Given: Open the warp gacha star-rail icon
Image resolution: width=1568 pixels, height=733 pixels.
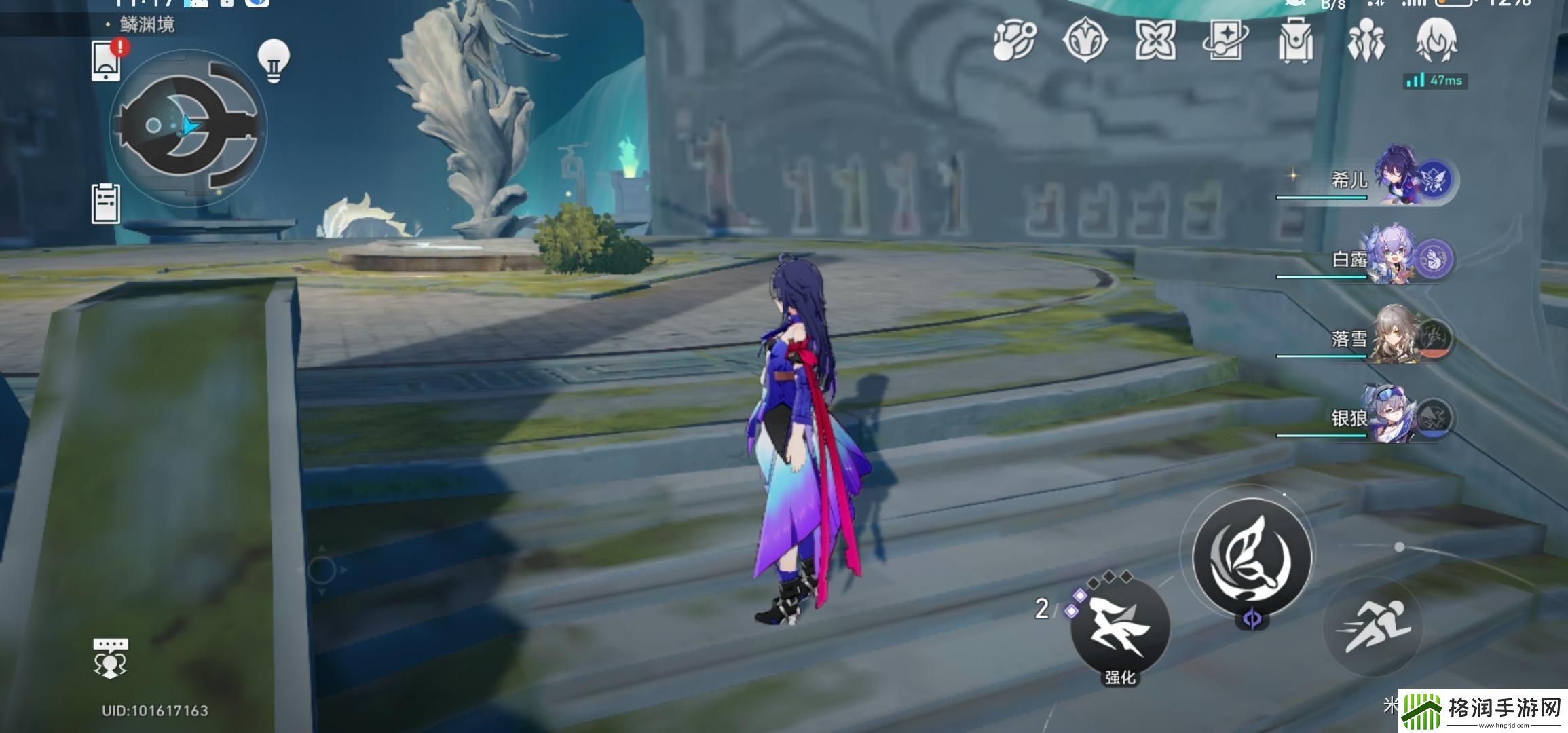Looking at the screenshot, I should coord(1014,41).
